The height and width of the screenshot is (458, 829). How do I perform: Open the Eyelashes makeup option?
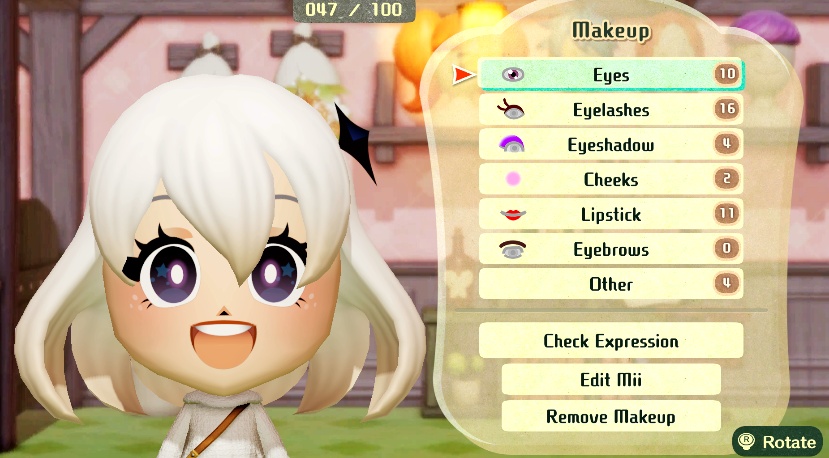click(610, 110)
